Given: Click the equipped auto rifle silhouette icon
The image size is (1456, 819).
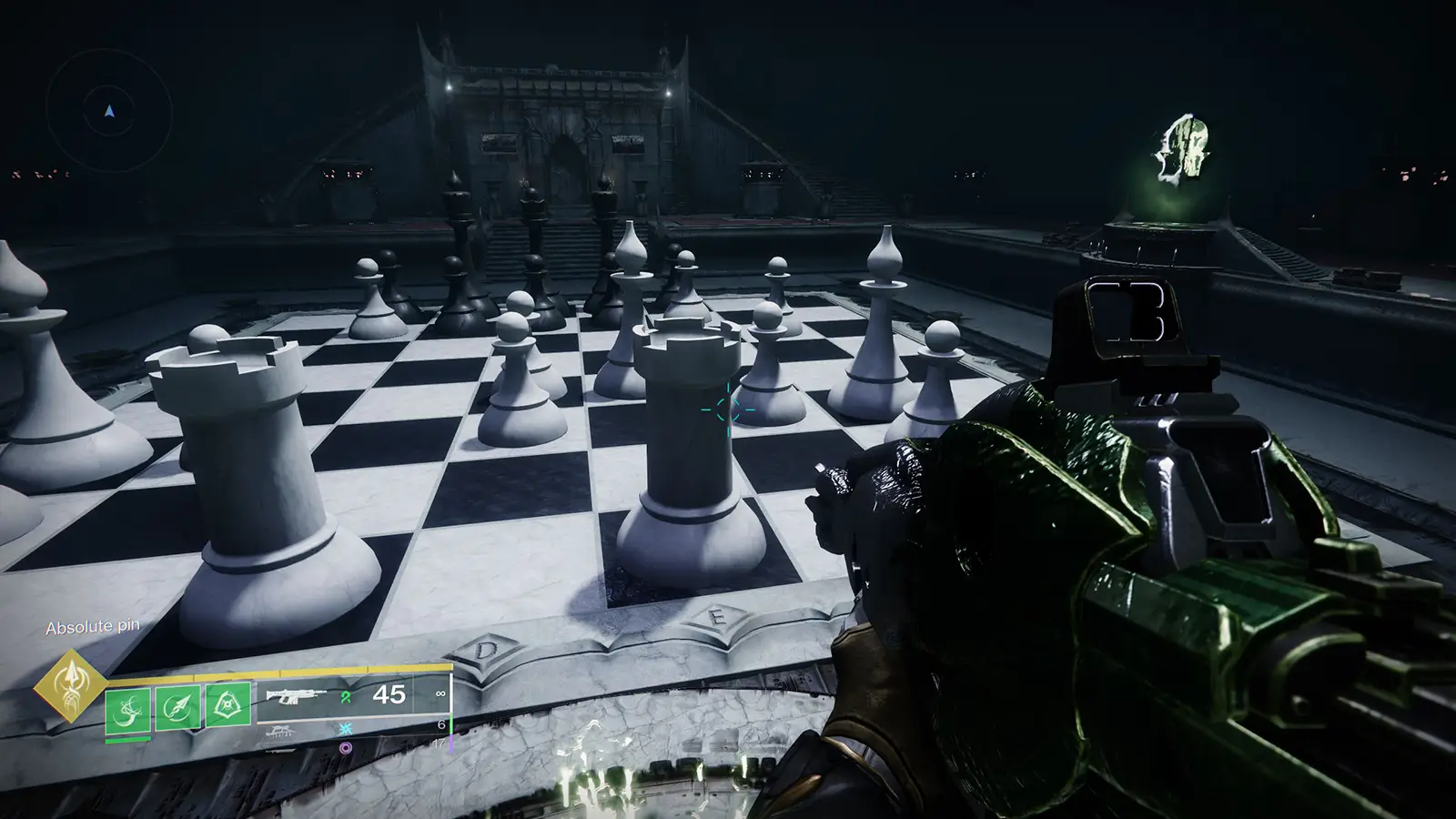Looking at the screenshot, I should coord(298,696).
